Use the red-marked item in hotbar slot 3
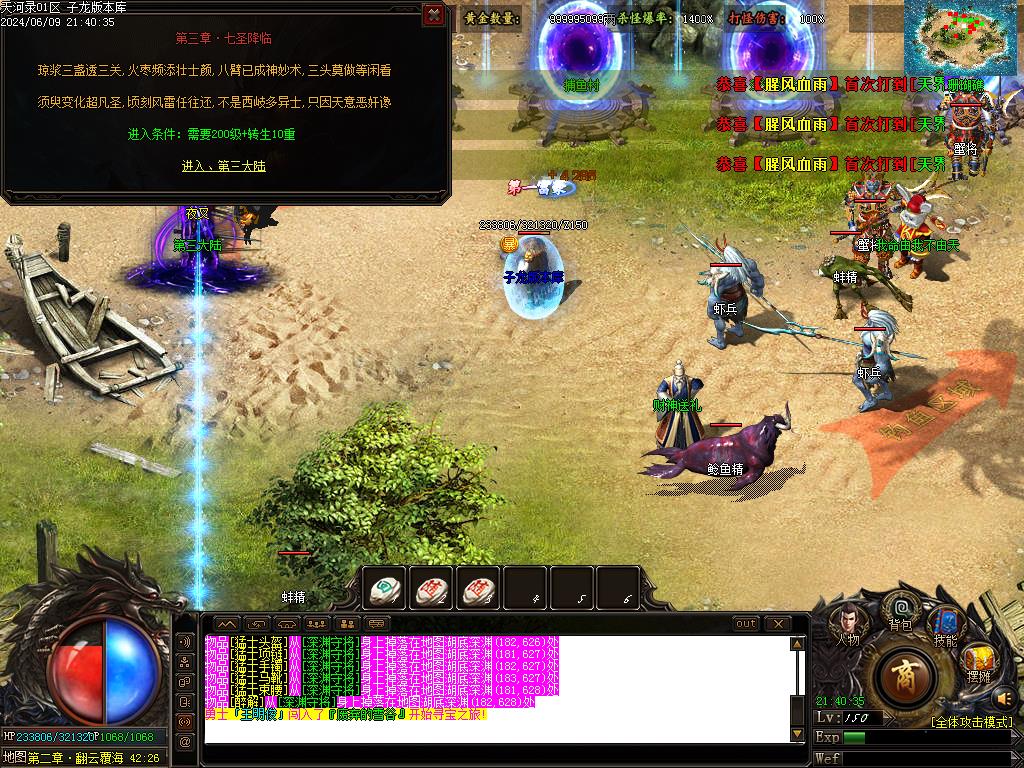The height and width of the screenshot is (768, 1024). coord(478,590)
